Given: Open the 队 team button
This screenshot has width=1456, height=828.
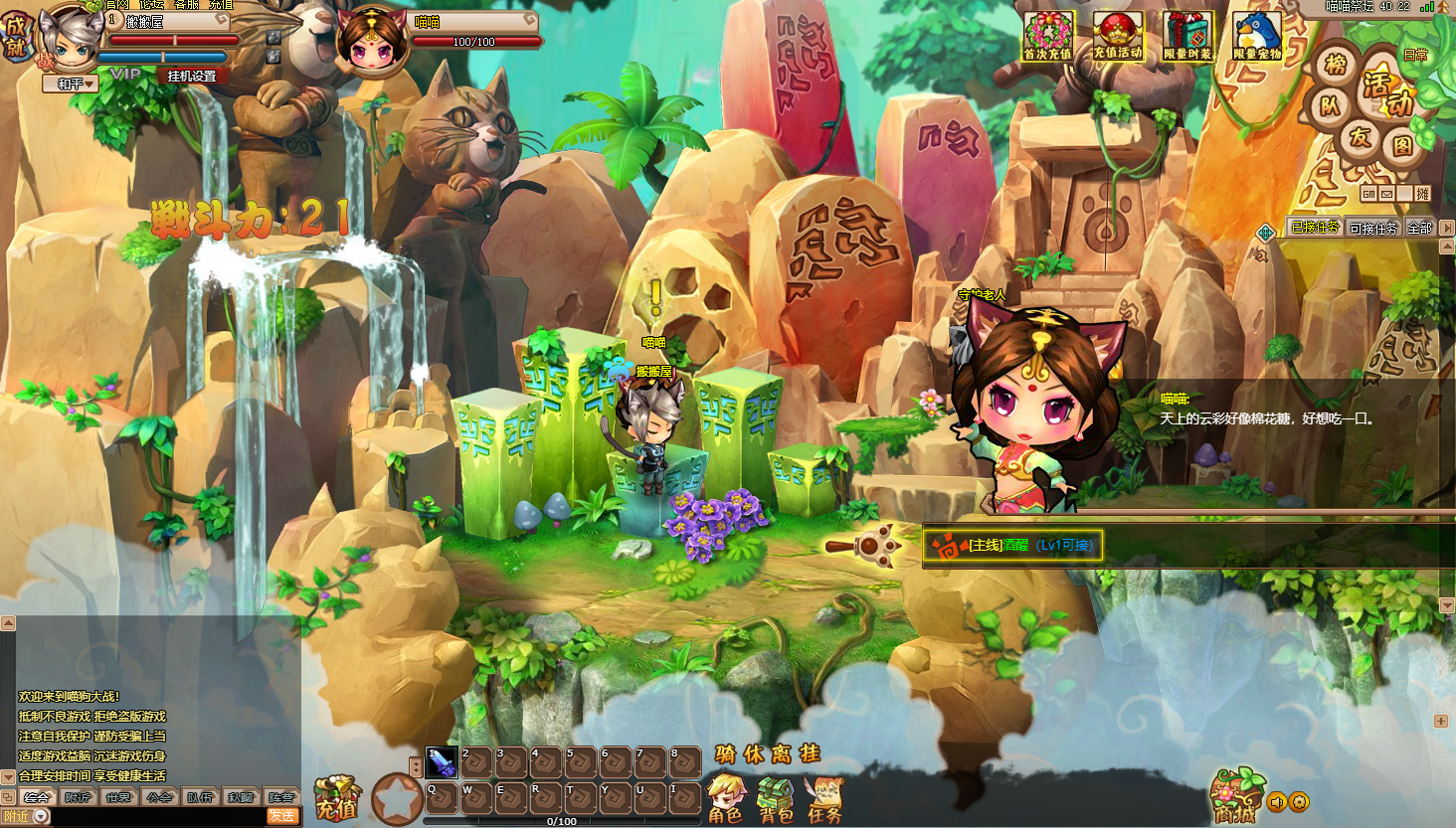Looking at the screenshot, I should pos(1330,105).
